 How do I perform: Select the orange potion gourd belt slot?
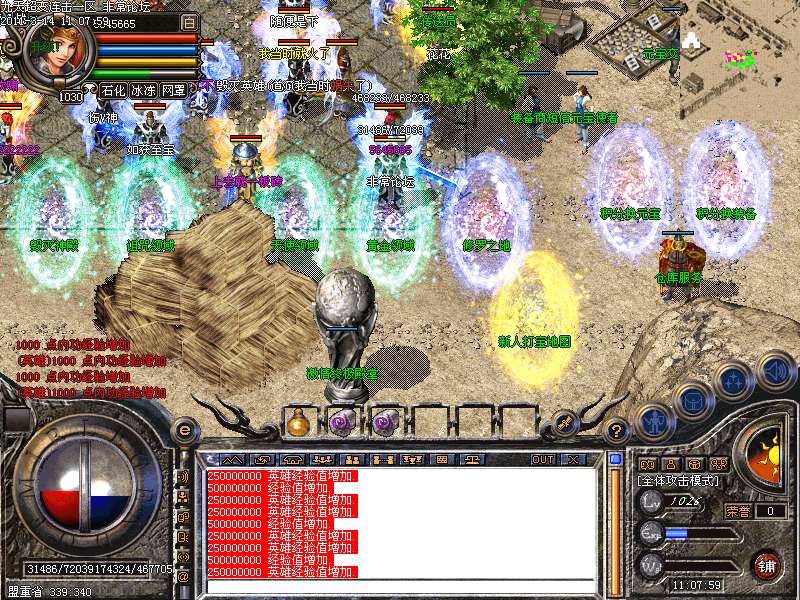[x=298, y=423]
